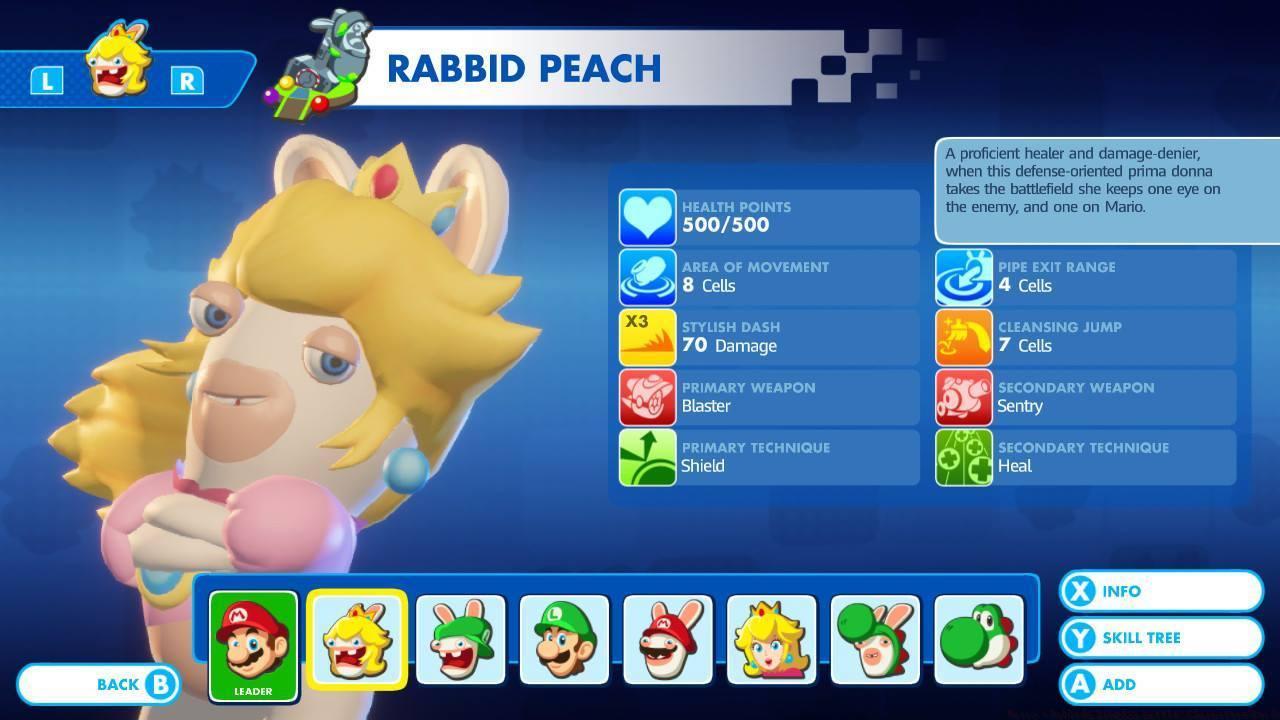Viewport: 1280px width, 720px height.
Task: Toggle selection to Rabbid Luigi
Action: (461, 638)
